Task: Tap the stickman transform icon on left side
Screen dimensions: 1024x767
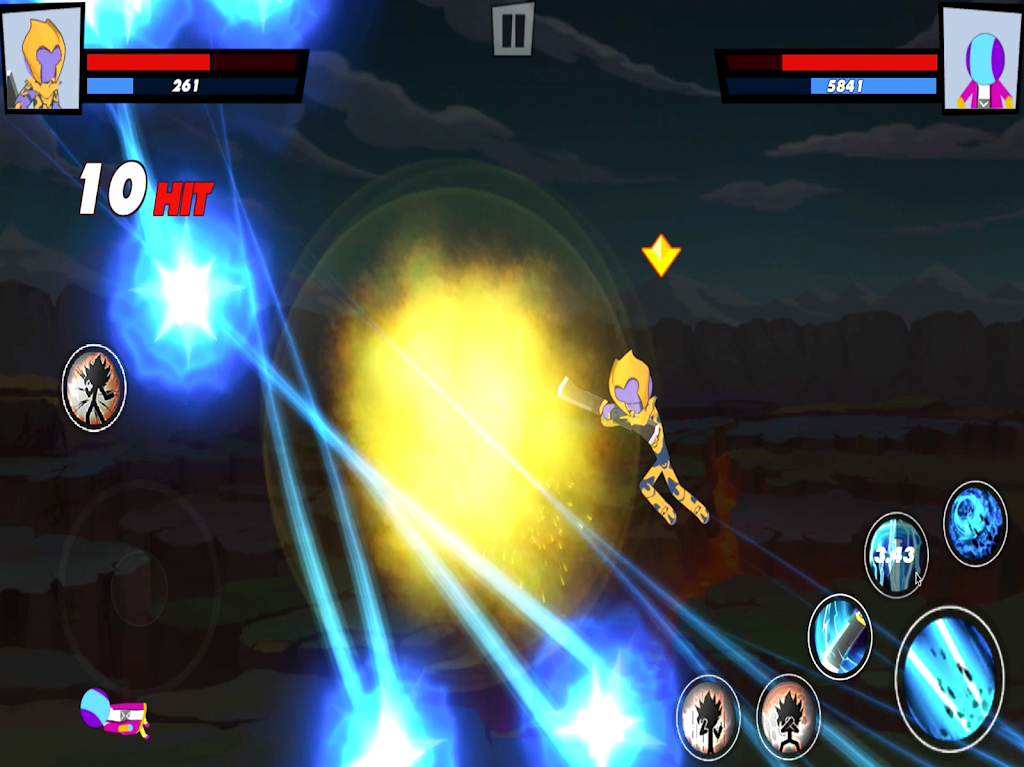Action: pos(94,388)
